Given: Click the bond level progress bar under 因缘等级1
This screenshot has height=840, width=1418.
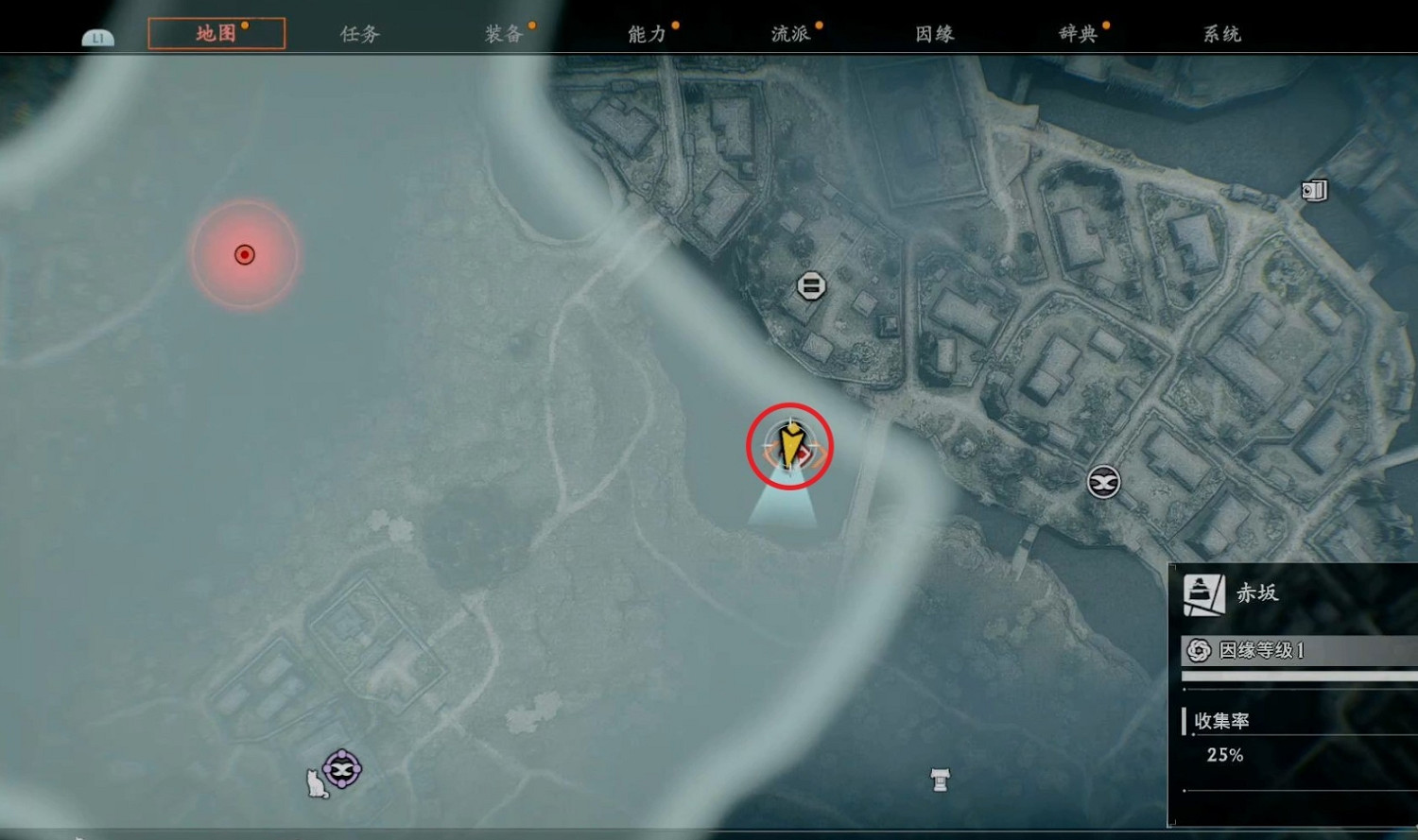Looking at the screenshot, I should [x=1300, y=675].
